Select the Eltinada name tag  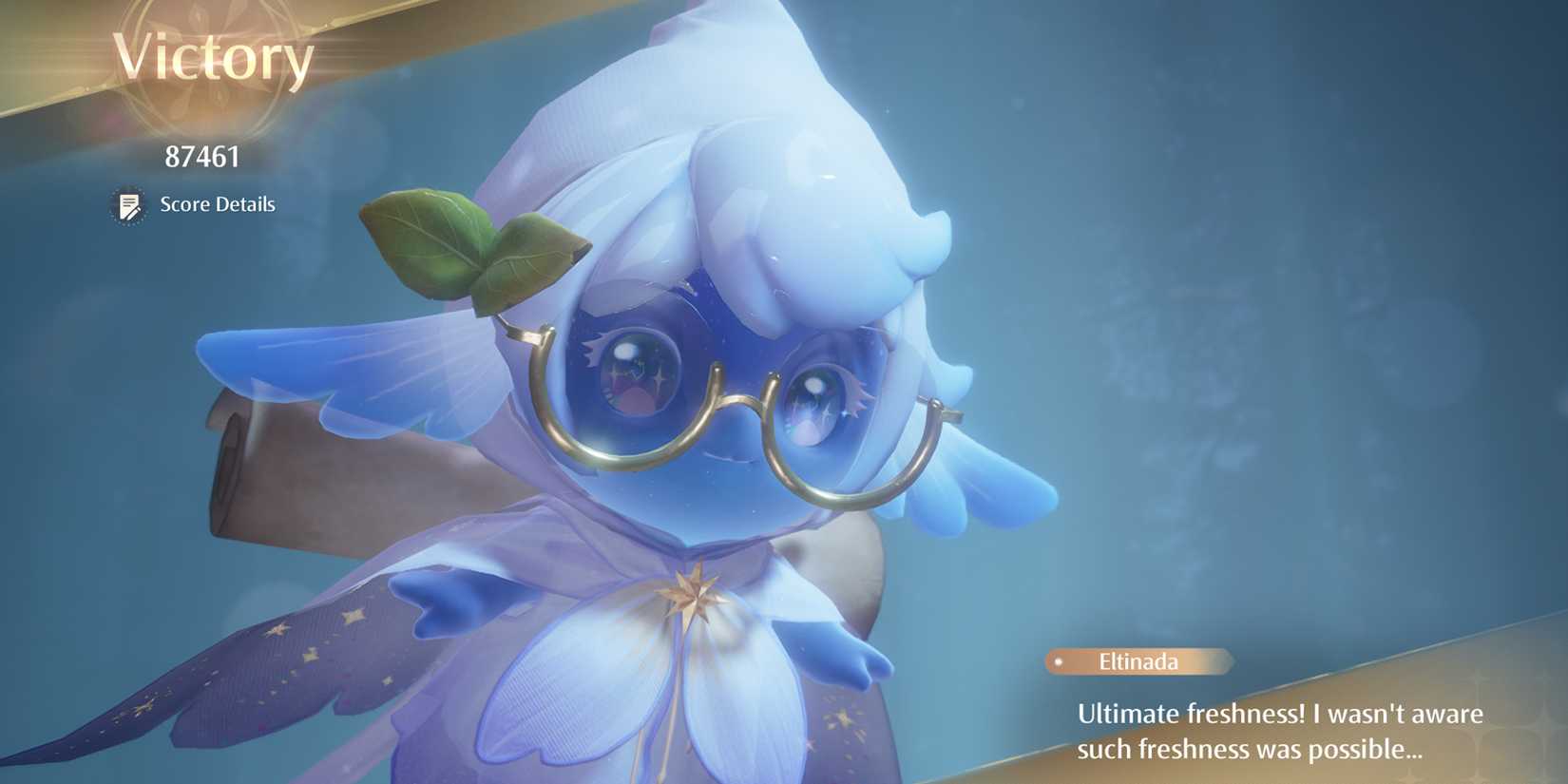click(x=1138, y=662)
